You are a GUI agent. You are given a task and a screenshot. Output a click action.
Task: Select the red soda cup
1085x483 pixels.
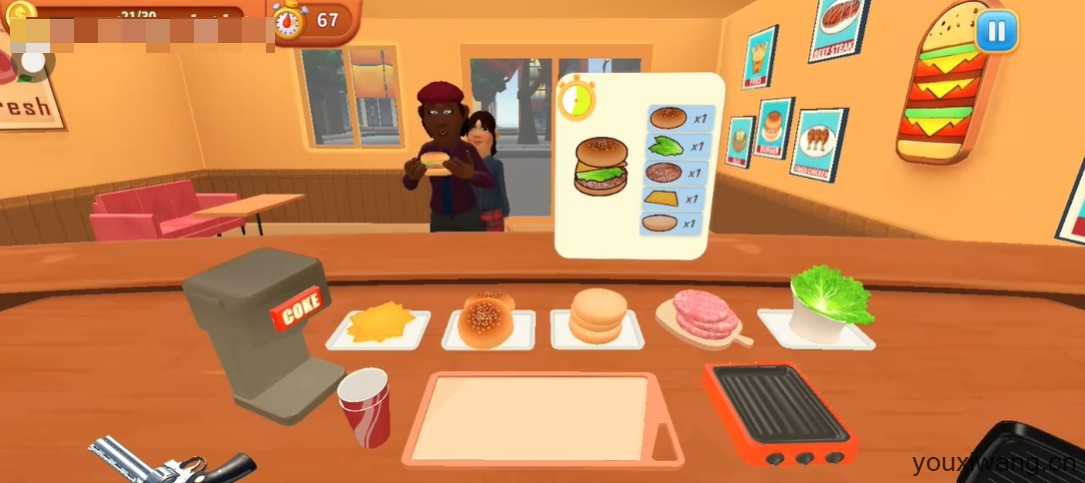tap(364, 406)
